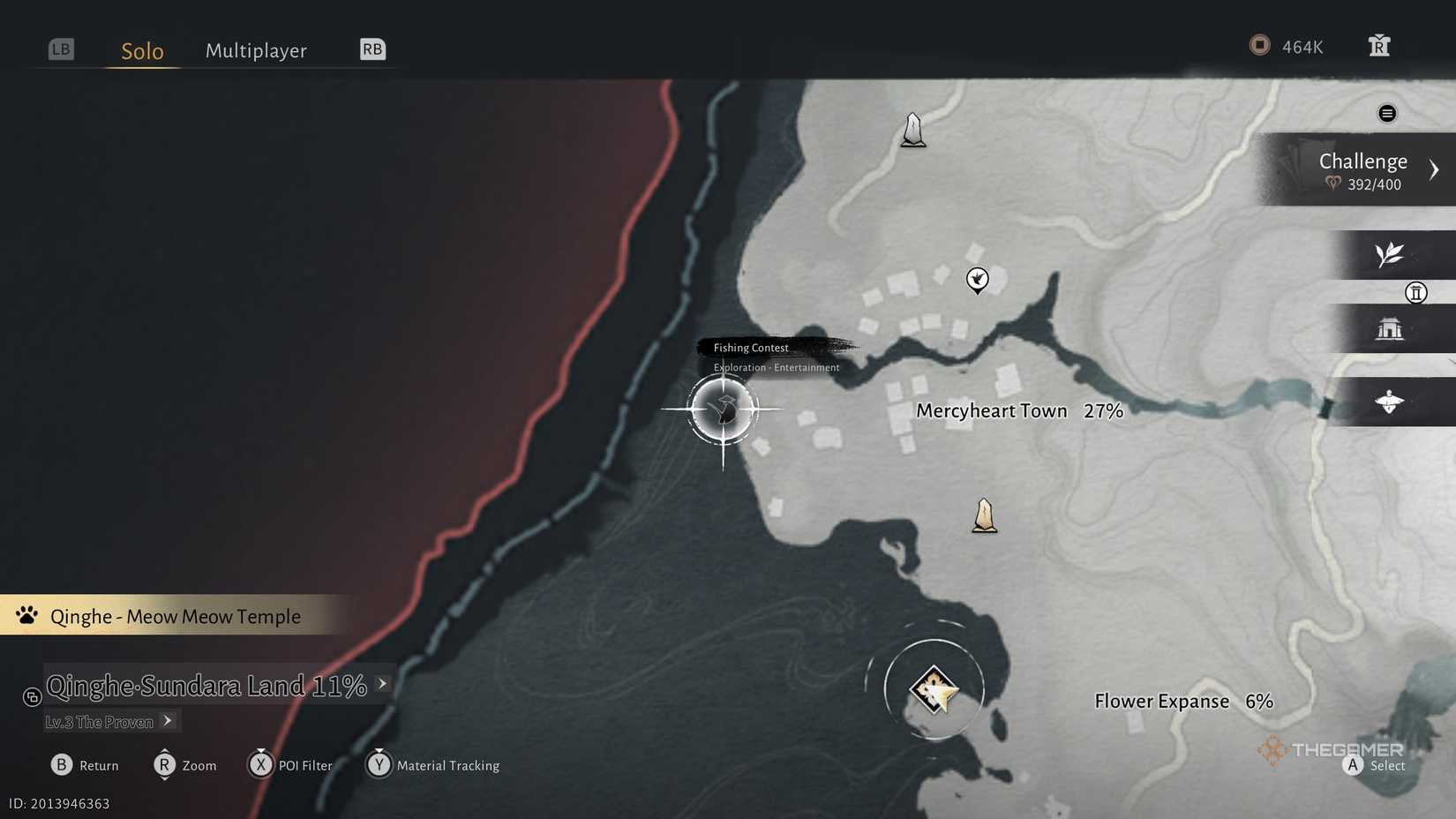1456x819 pixels.
Task: Click the Fishing Contest marker on the map
Action: point(724,409)
